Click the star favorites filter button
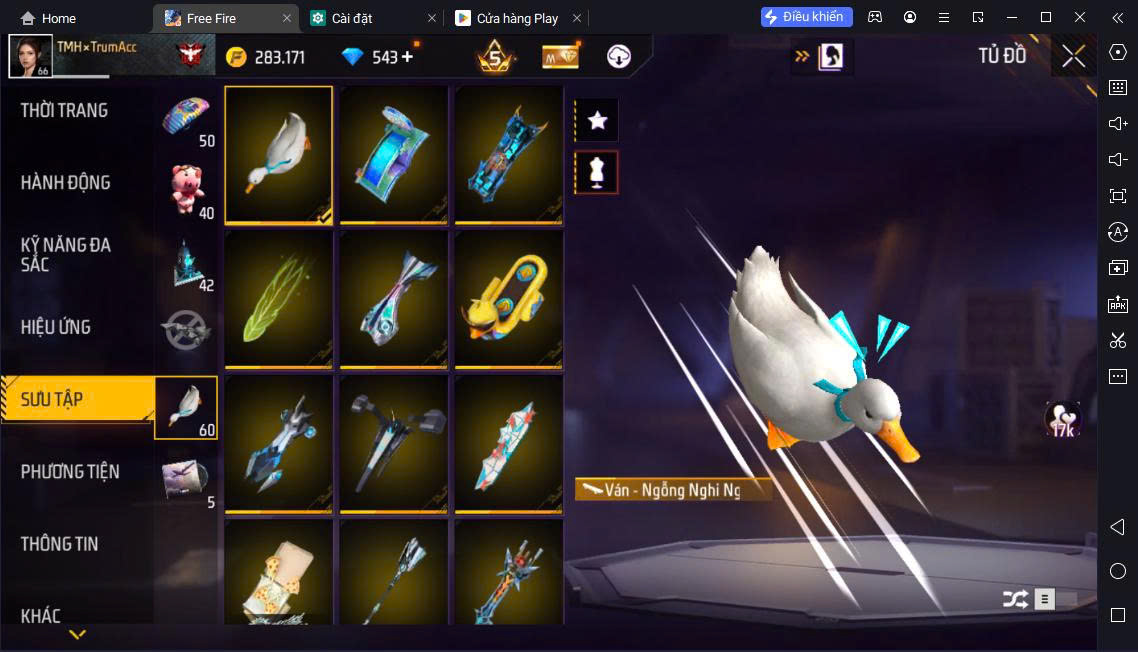Viewport: 1138px width, 652px height. pos(598,121)
